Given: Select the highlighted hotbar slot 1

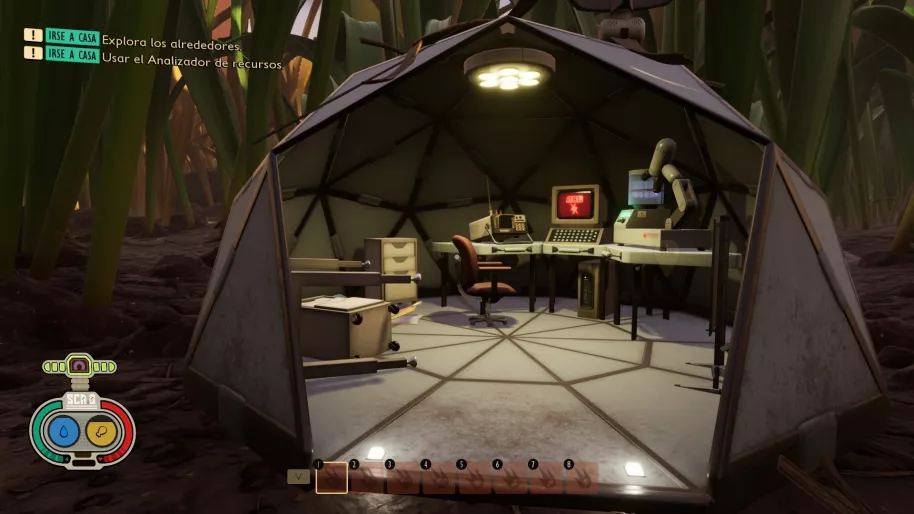Looking at the screenshot, I should point(332,478).
